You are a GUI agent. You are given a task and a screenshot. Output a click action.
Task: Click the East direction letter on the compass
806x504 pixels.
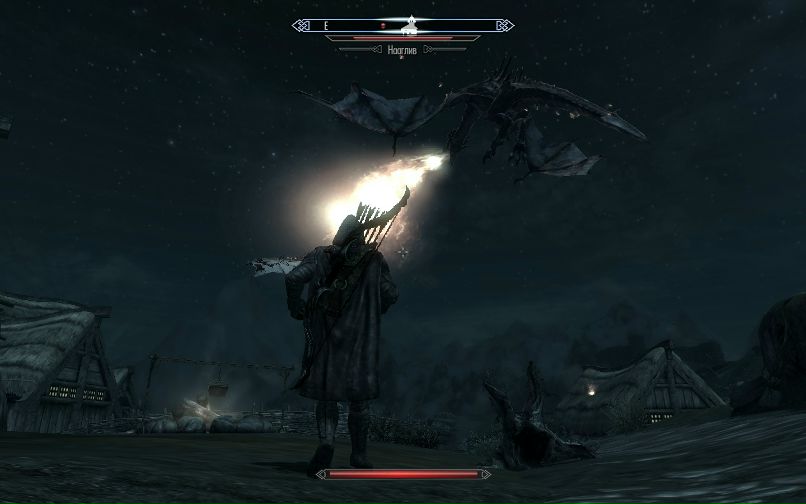326,25
